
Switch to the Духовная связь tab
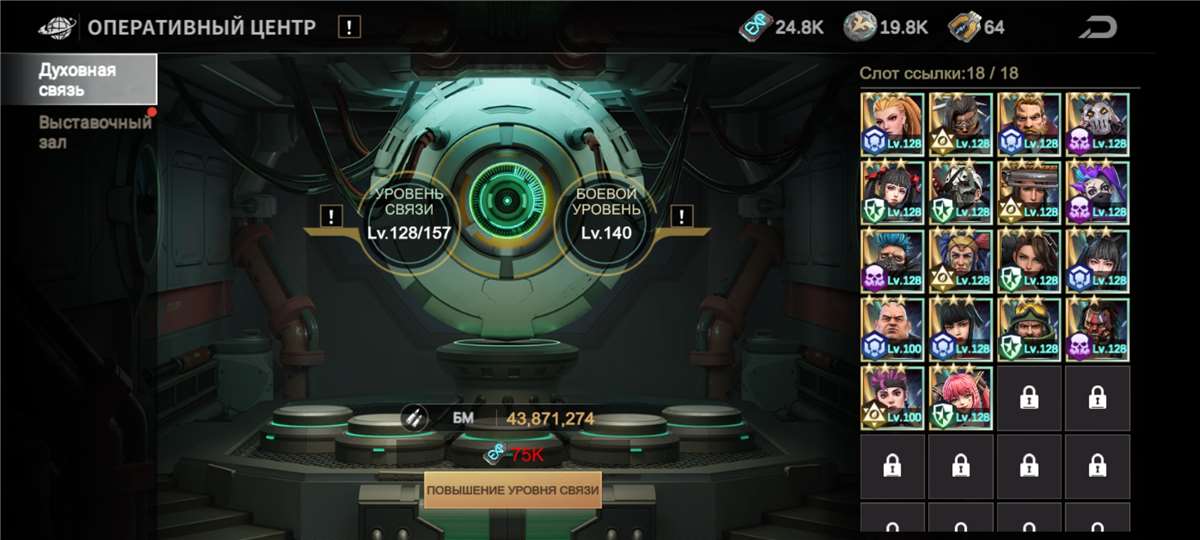coord(78,80)
